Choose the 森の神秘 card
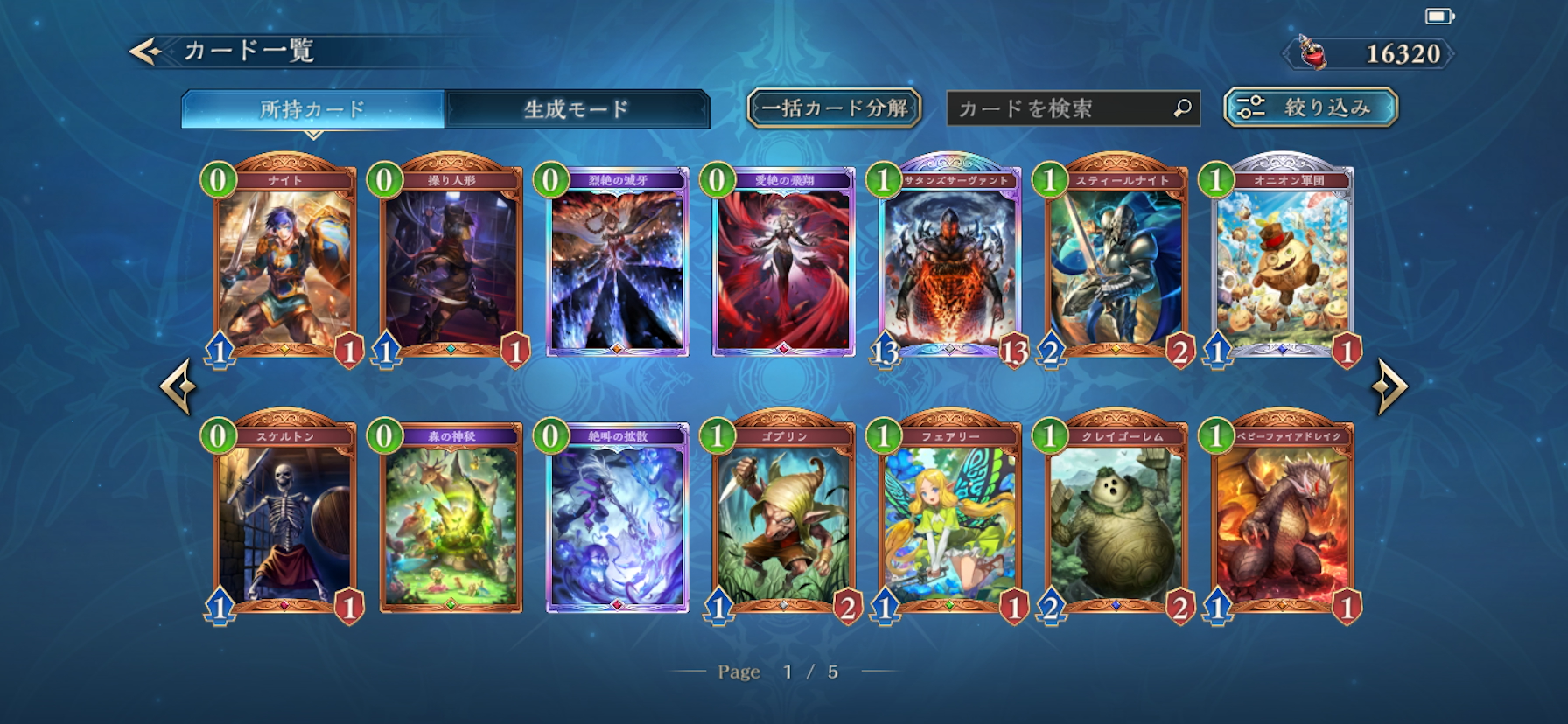The image size is (1568, 724). [451, 518]
